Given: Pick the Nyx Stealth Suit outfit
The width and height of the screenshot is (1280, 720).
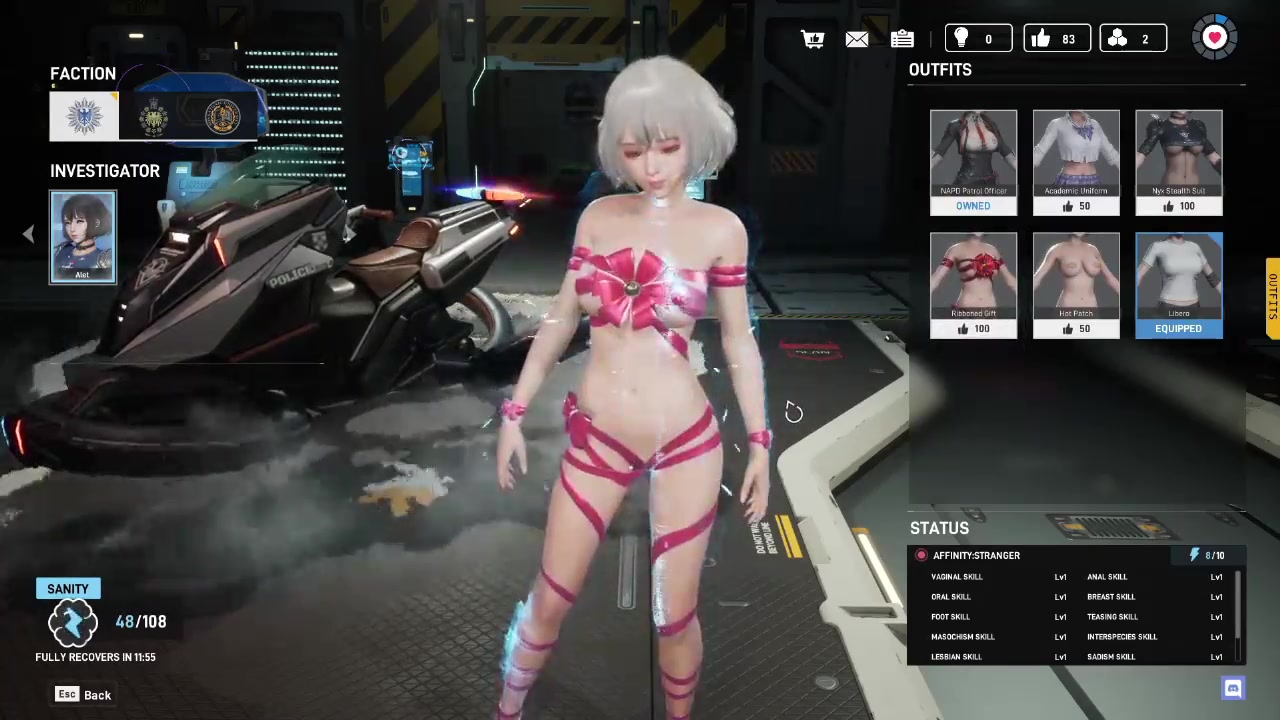Looking at the screenshot, I should pyautogui.click(x=1179, y=162).
